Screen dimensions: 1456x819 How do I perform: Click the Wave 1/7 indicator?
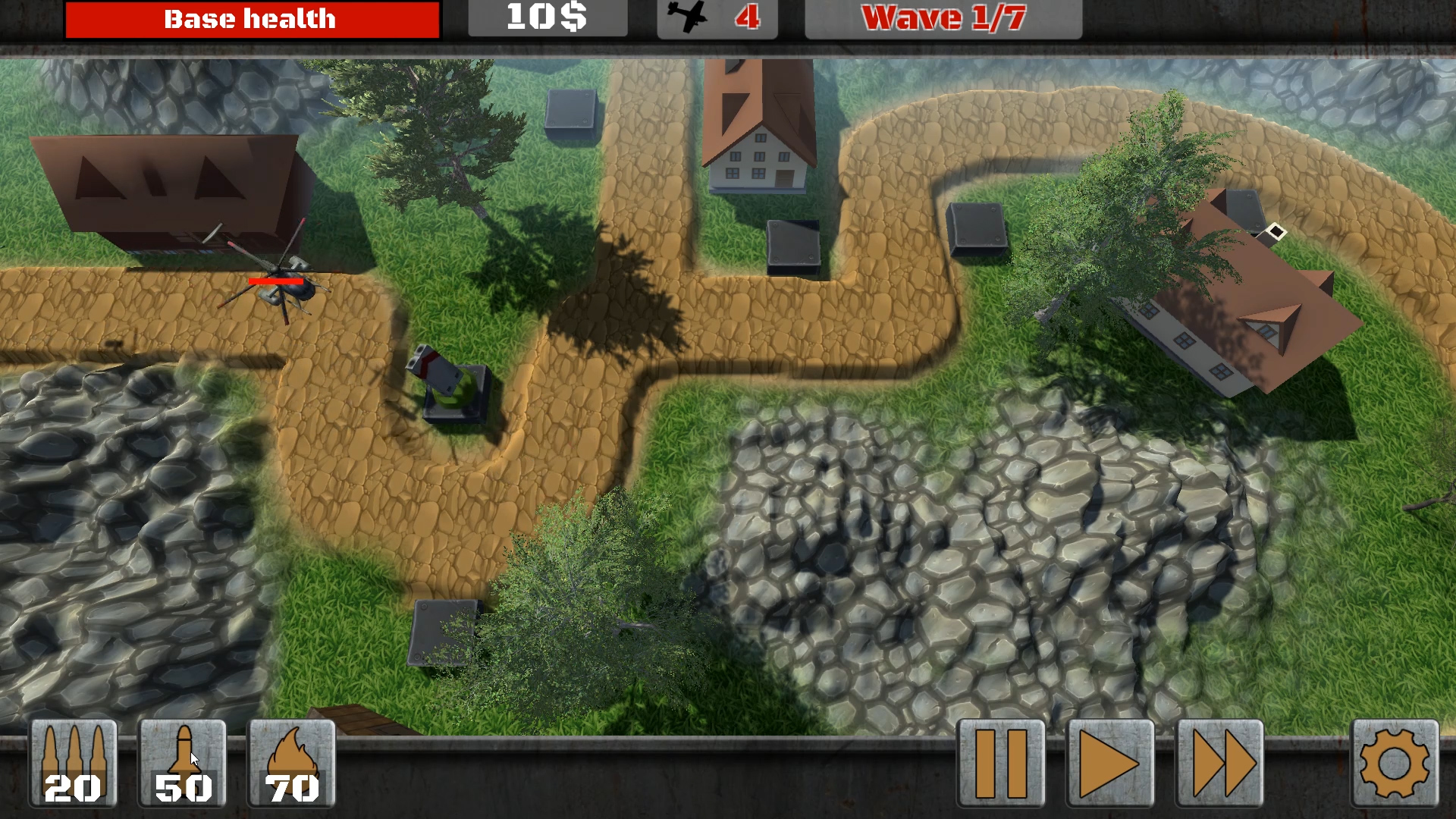coord(944,18)
